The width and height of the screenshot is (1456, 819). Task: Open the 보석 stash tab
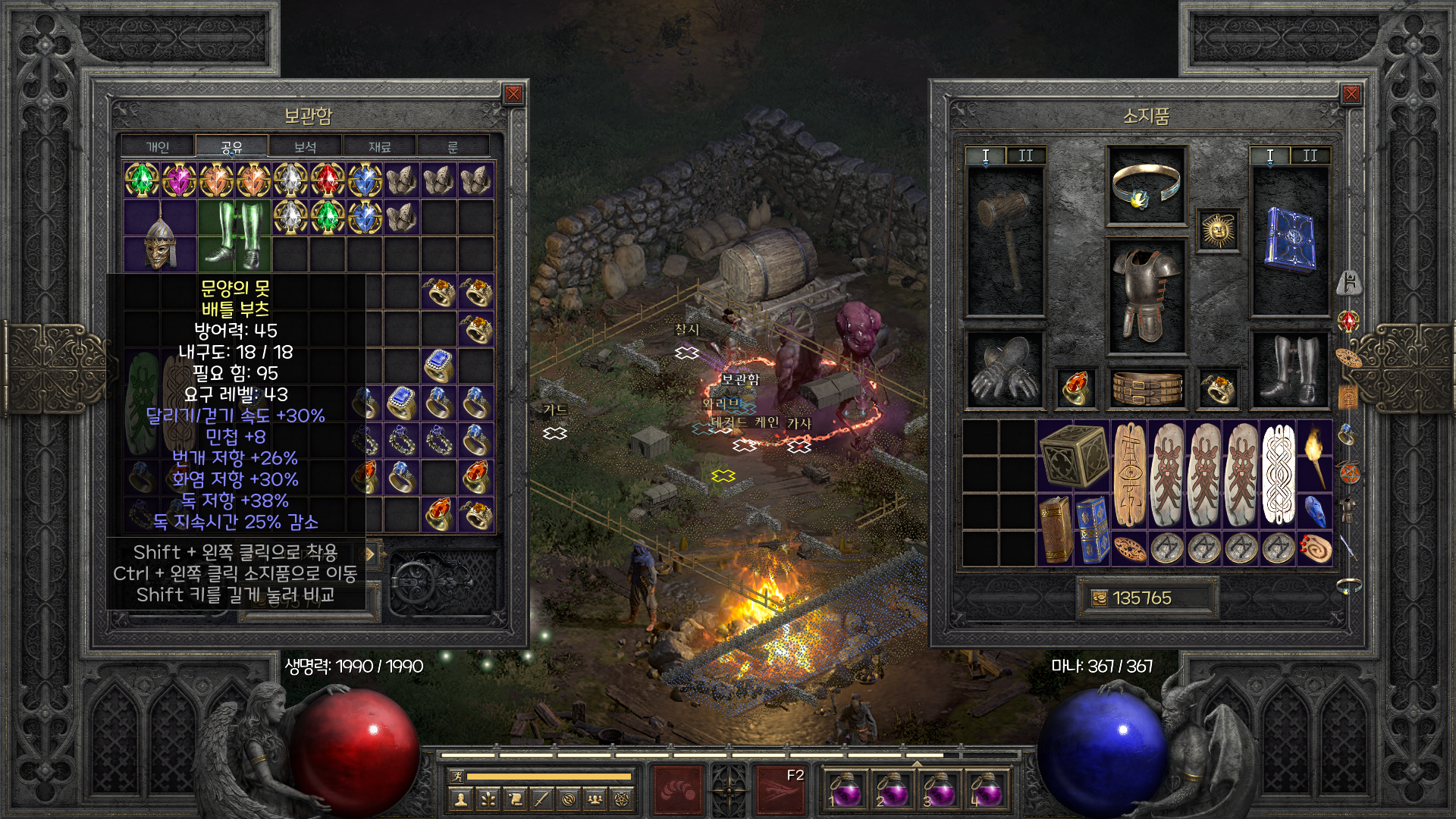point(305,147)
